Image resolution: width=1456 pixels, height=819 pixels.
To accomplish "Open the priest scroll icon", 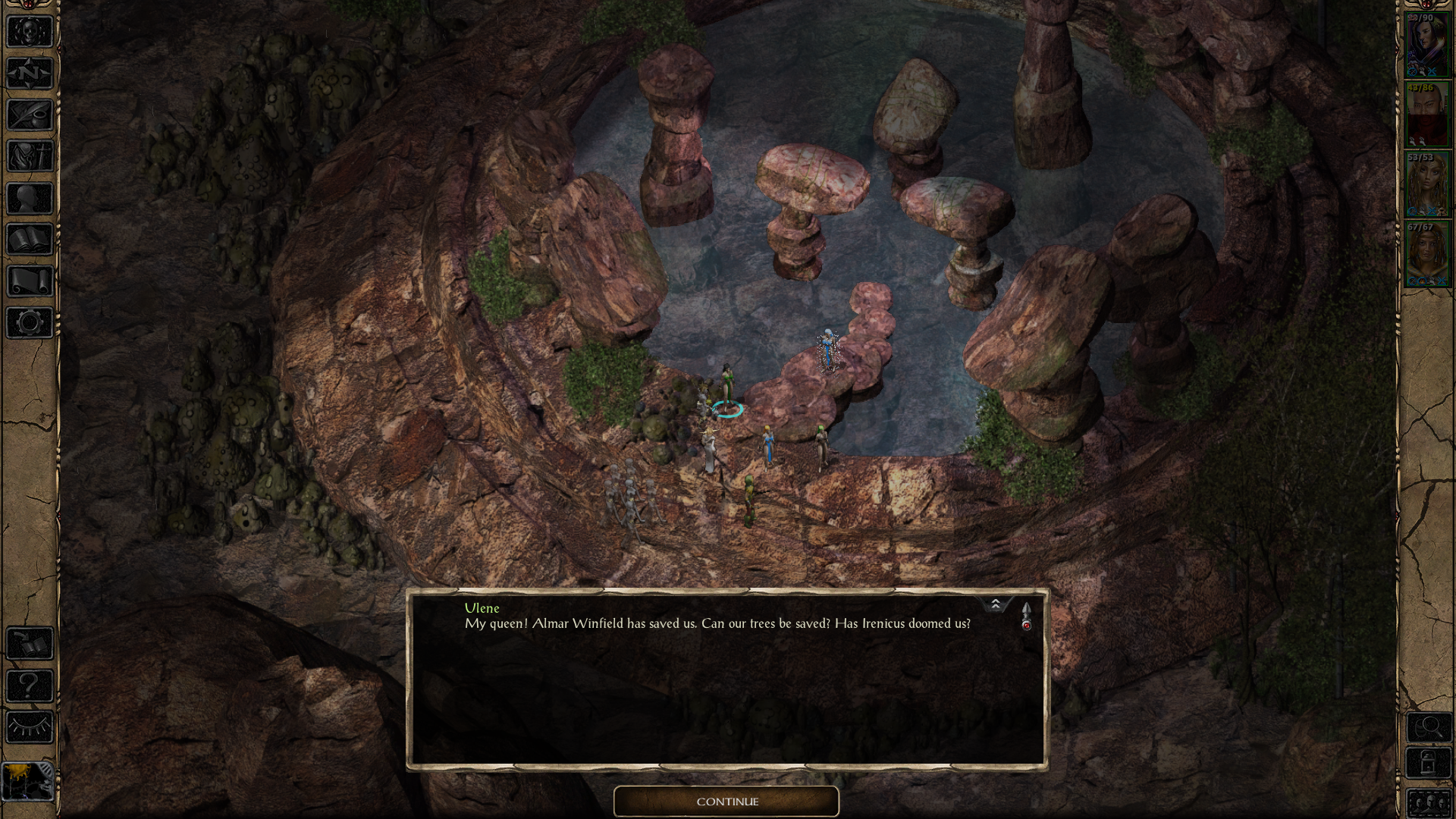I will pyautogui.click(x=30, y=281).
